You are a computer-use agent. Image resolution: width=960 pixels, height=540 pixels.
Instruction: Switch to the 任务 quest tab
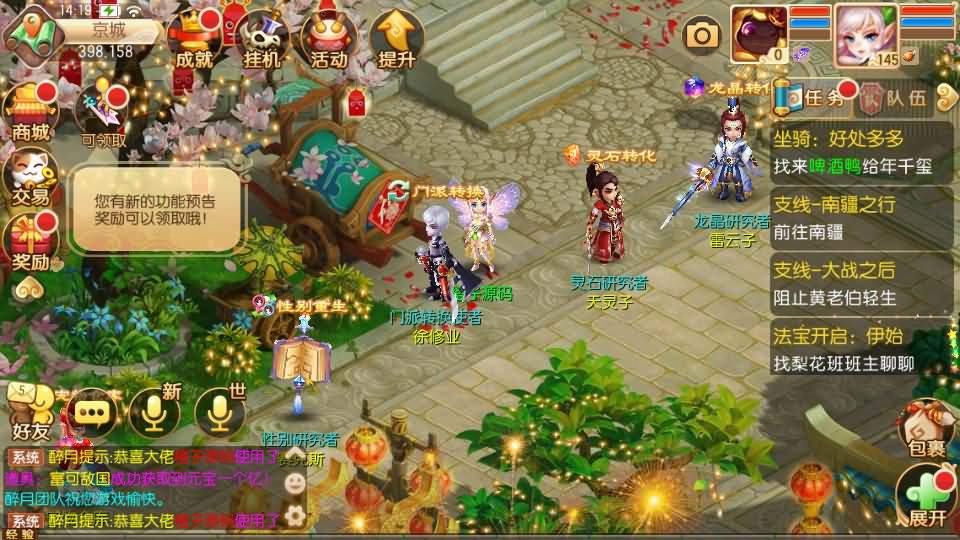(815, 97)
